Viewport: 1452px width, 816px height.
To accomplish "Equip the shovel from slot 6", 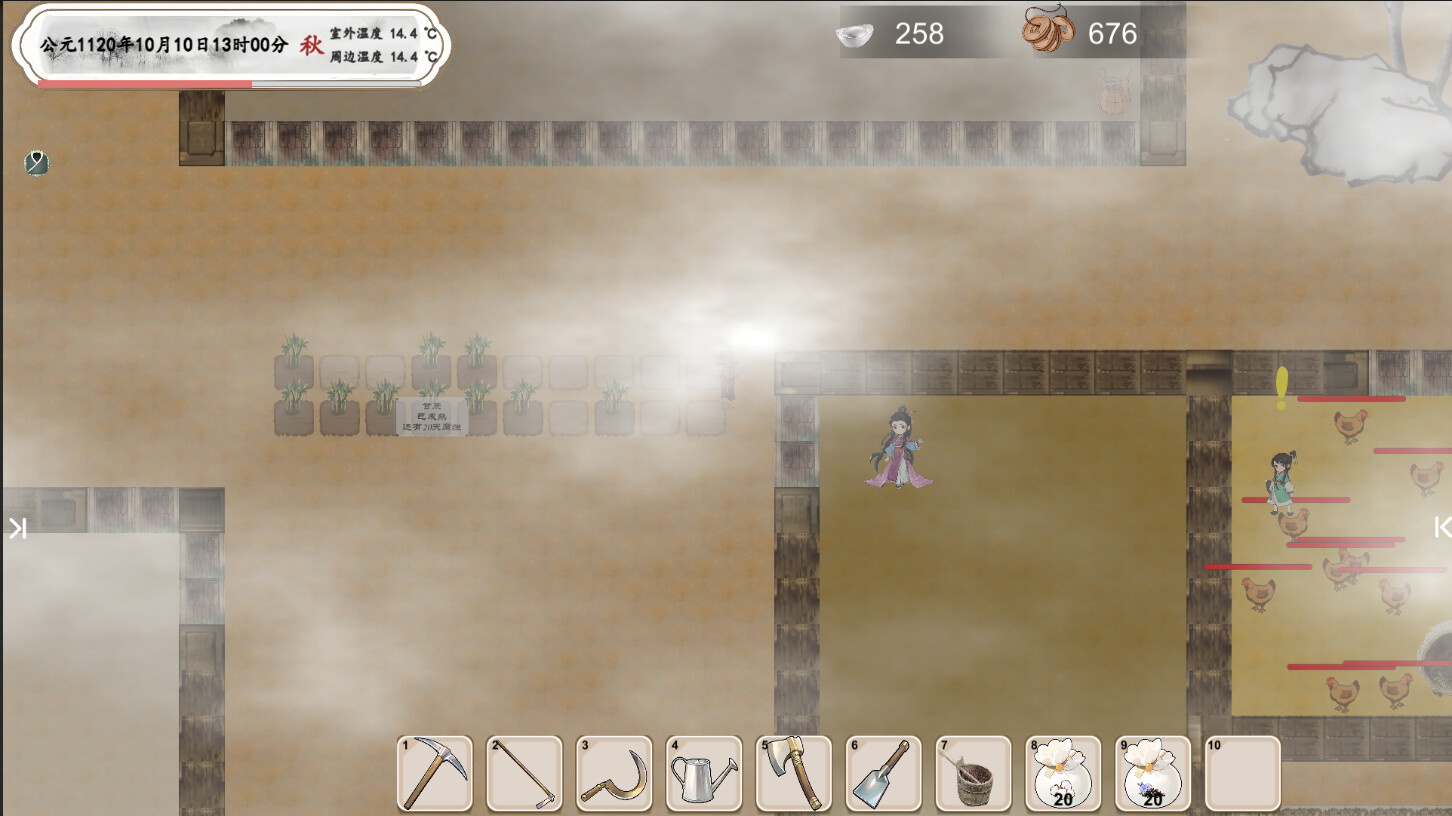I will click(884, 773).
